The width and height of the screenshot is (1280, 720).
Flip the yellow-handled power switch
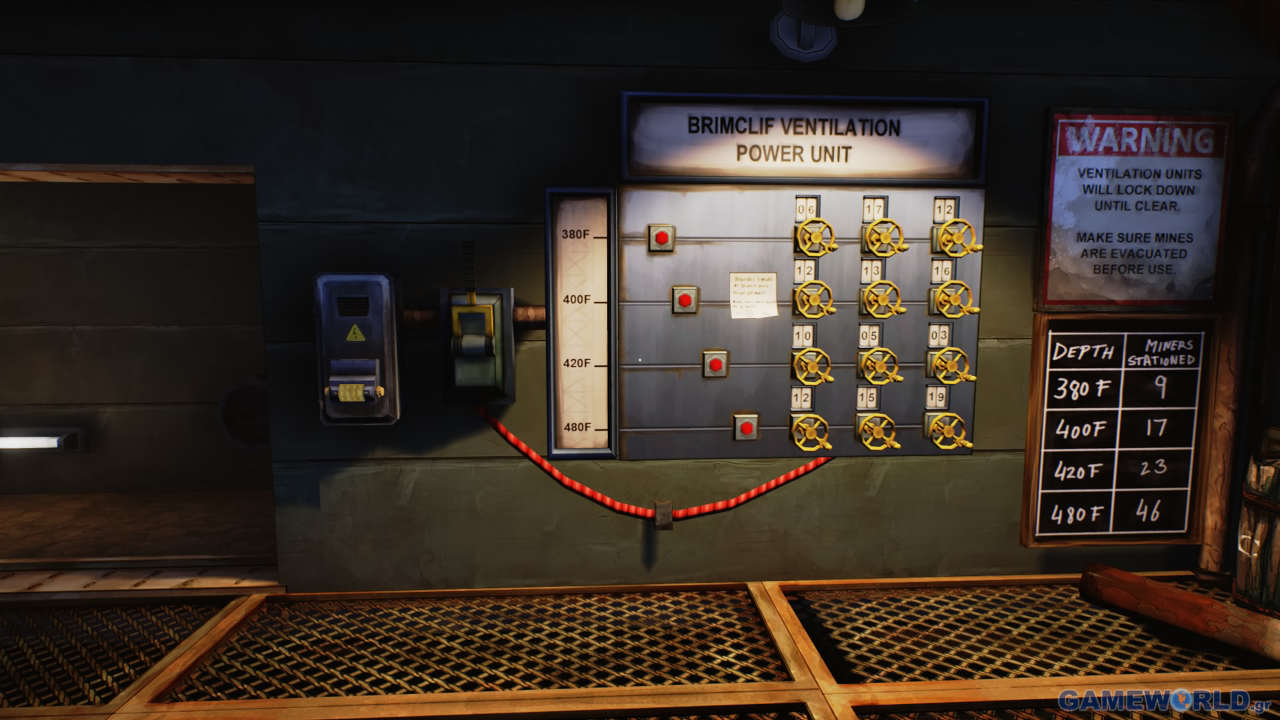(472, 330)
